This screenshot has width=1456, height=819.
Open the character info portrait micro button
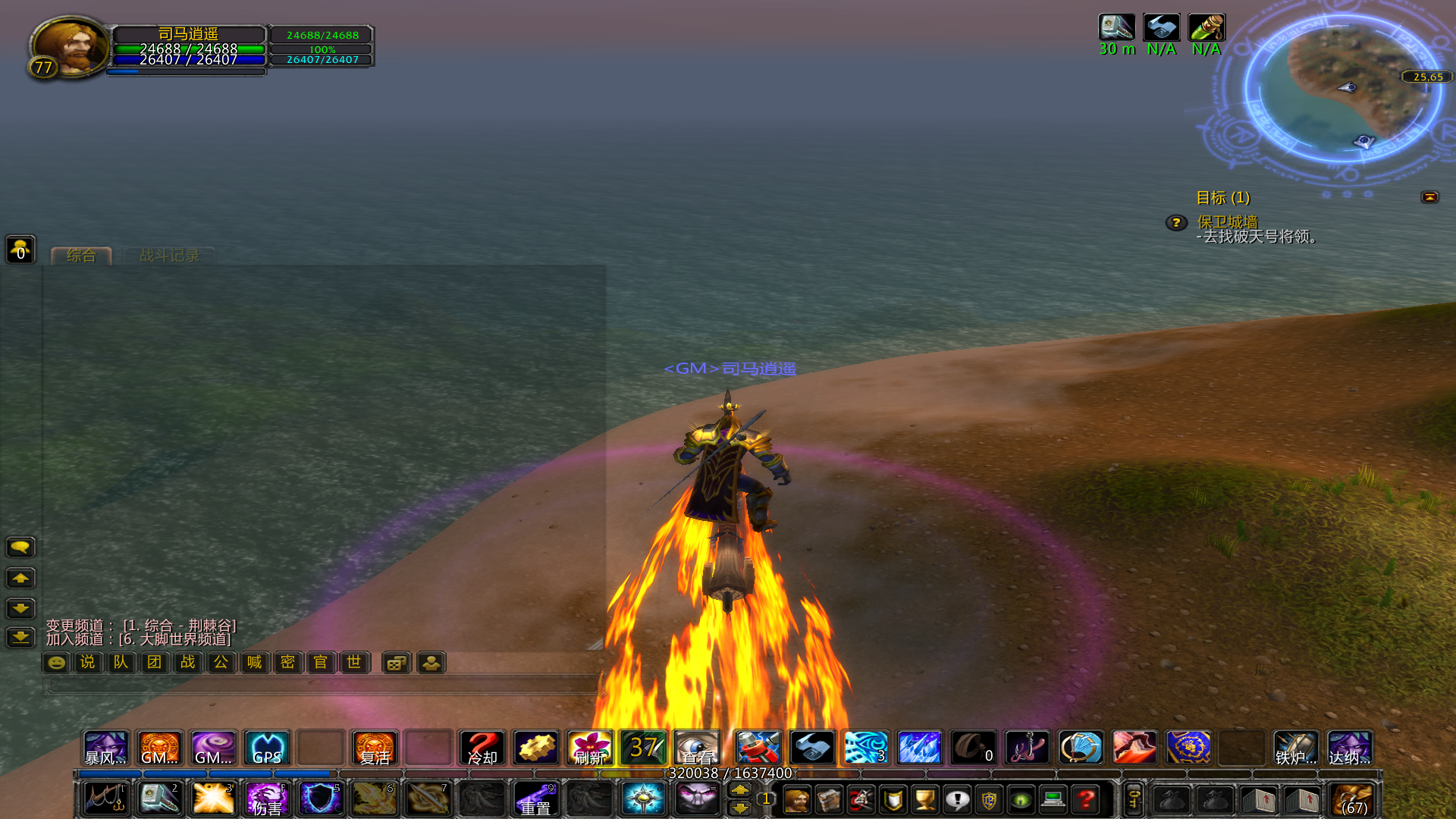pyautogui.click(x=797, y=799)
